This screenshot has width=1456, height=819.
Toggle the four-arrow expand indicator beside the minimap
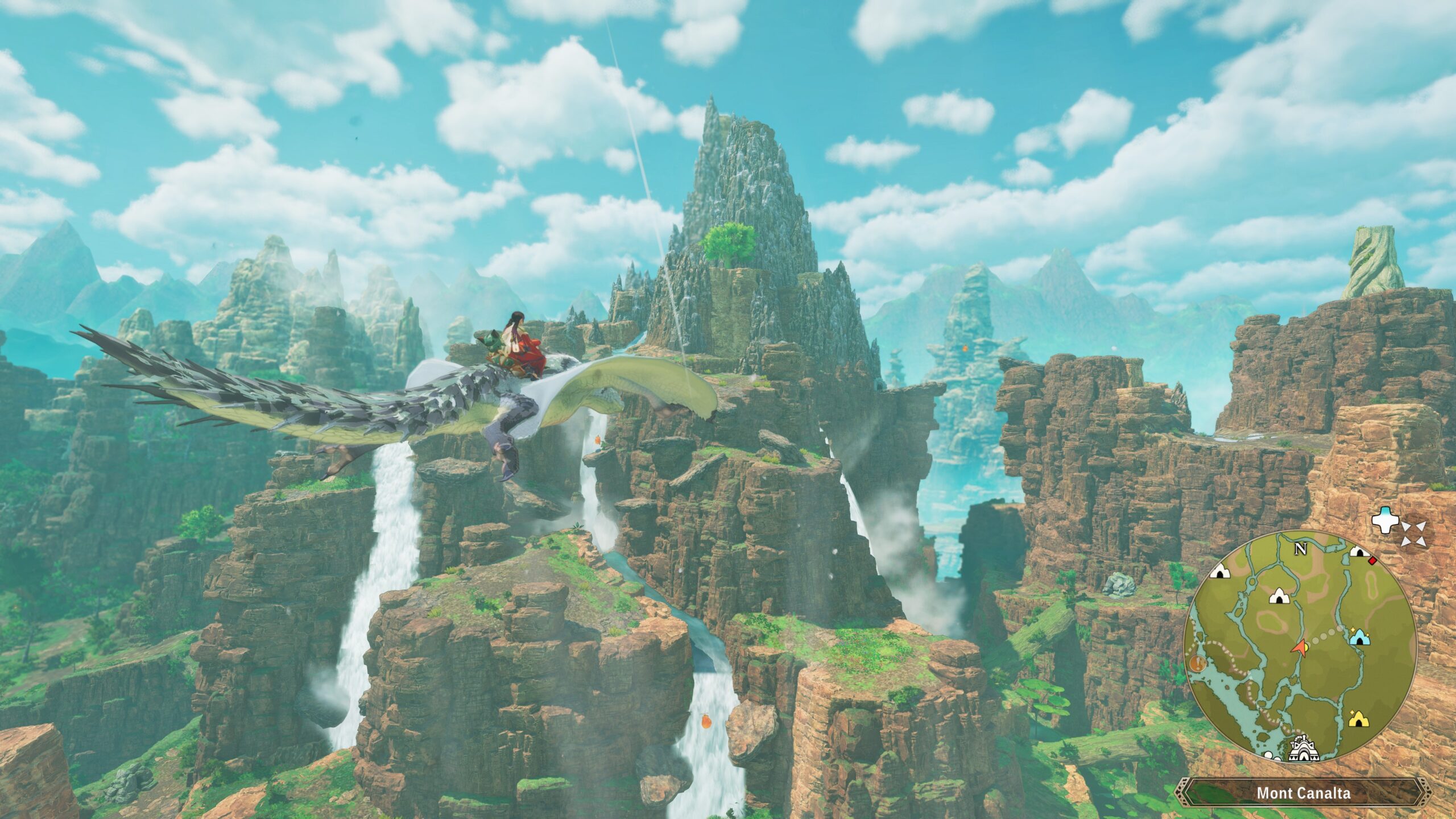[x=1414, y=535]
